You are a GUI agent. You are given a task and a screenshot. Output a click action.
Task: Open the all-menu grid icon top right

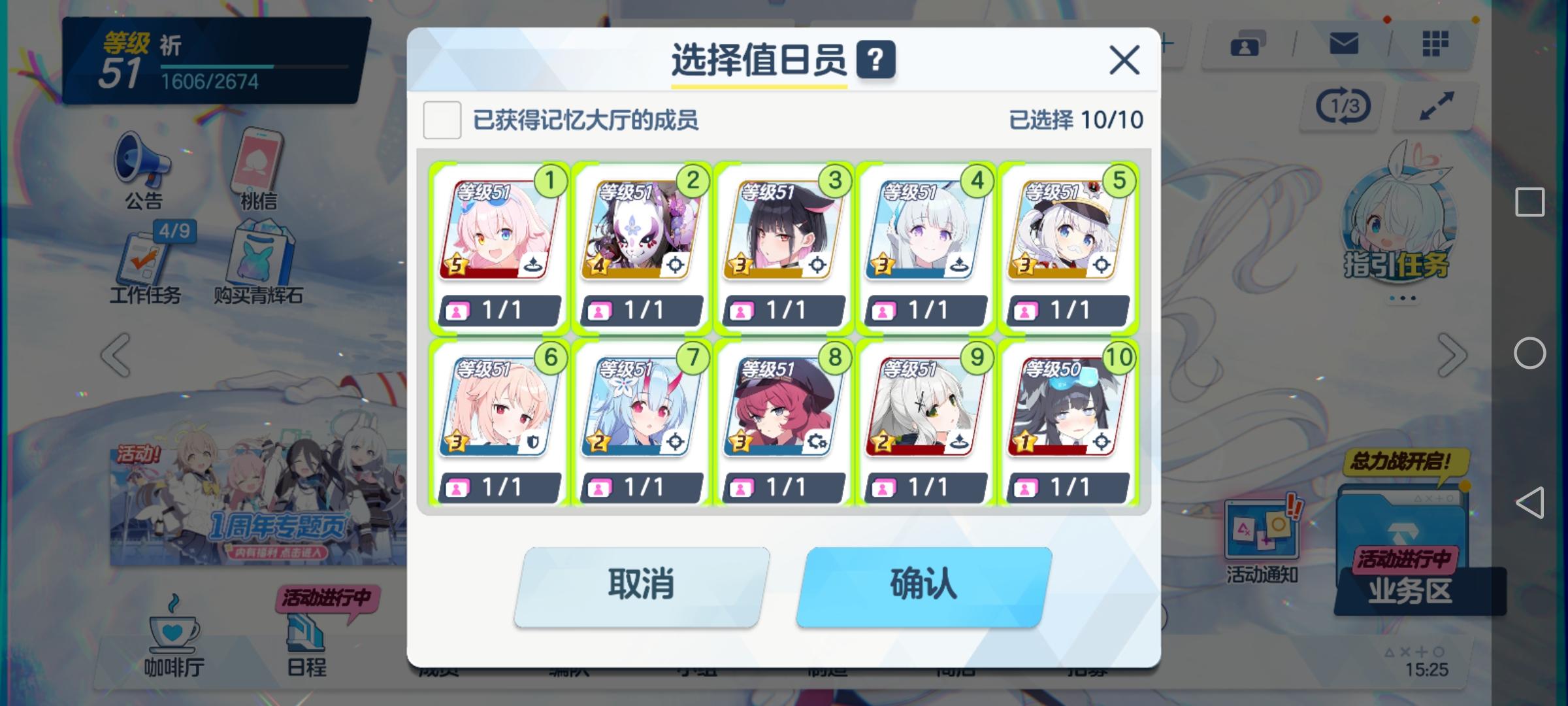point(1435,44)
